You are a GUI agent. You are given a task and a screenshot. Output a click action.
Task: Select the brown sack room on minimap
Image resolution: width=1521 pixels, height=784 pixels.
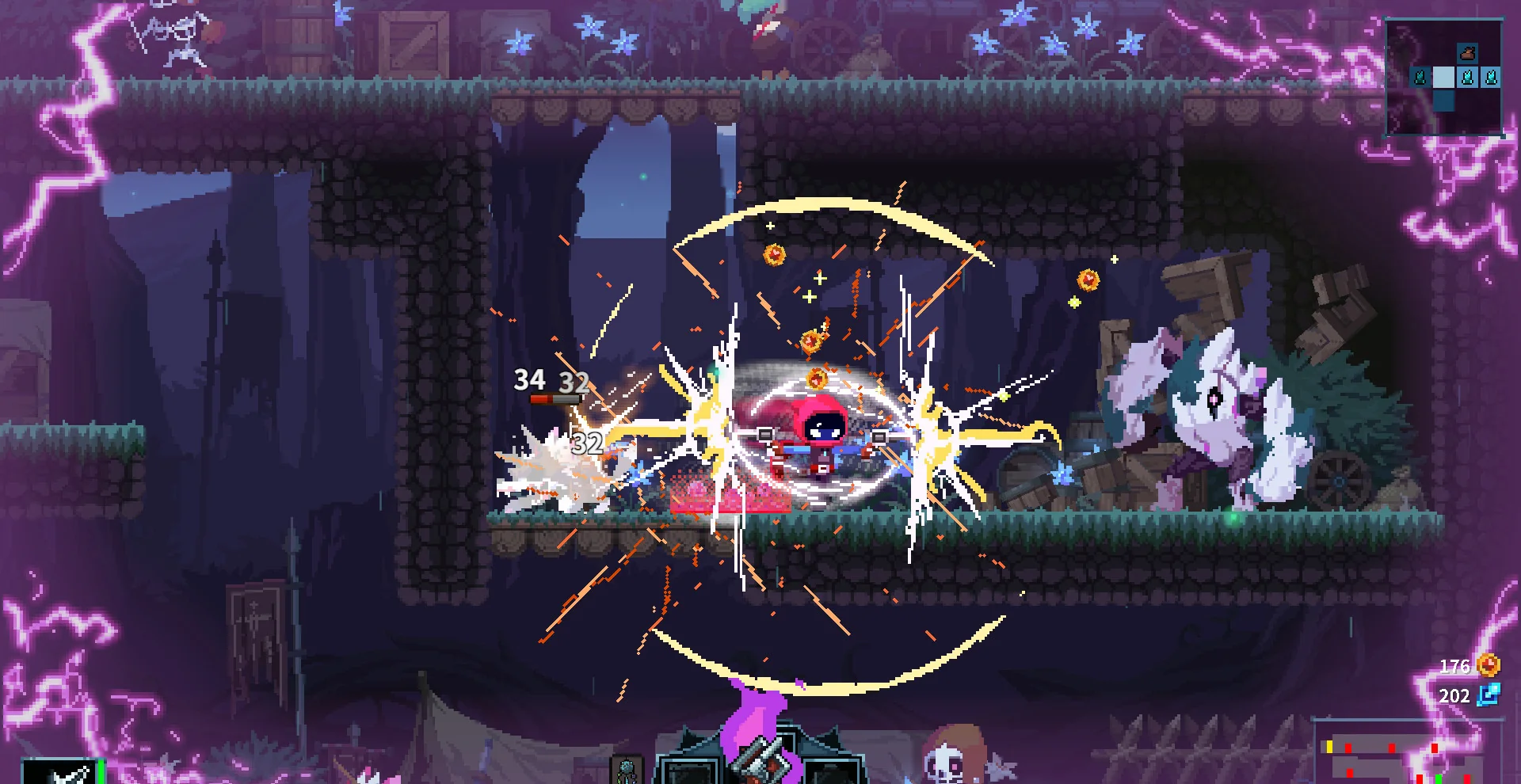1467,54
